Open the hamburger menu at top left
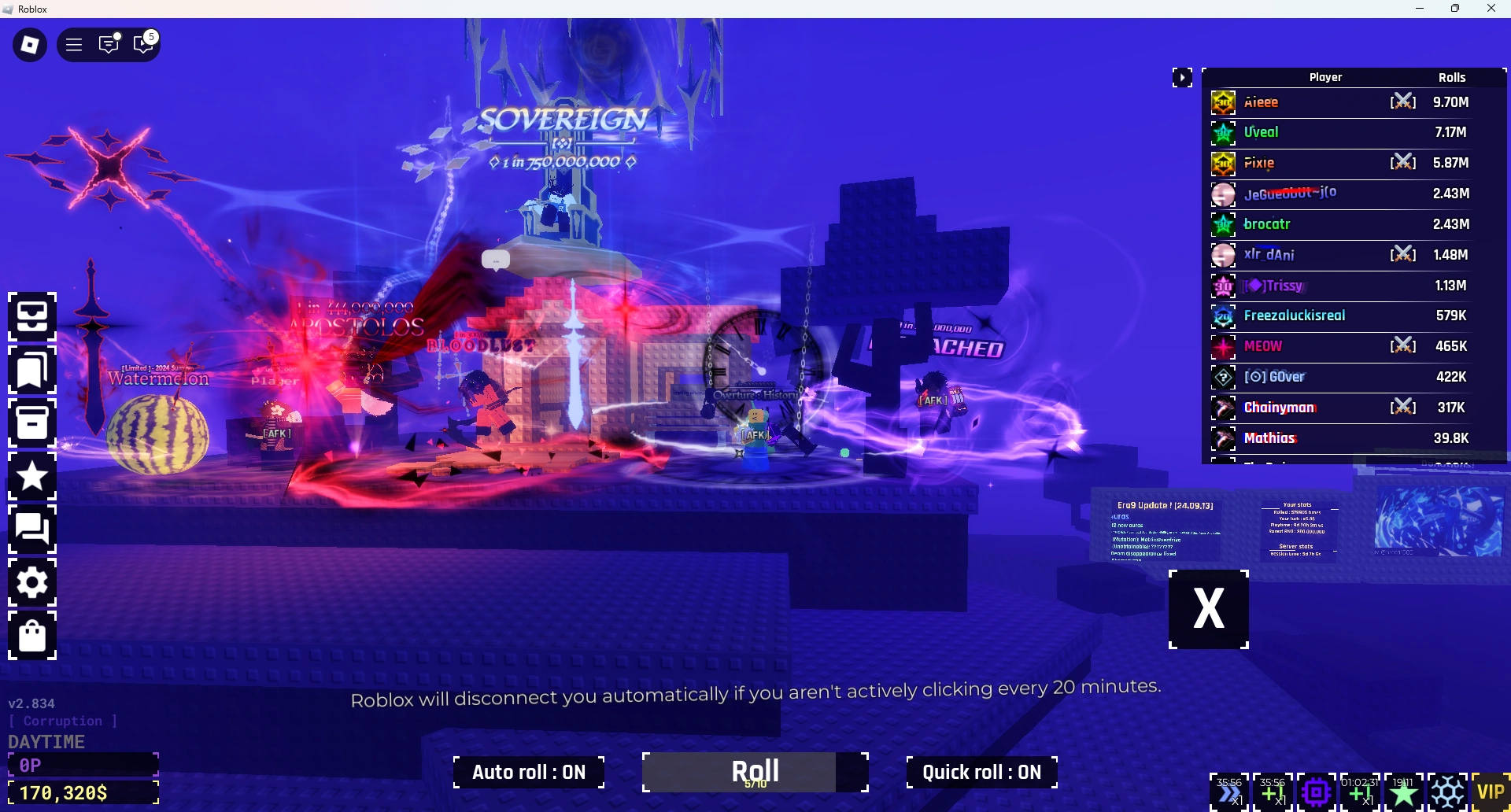 click(73, 44)
